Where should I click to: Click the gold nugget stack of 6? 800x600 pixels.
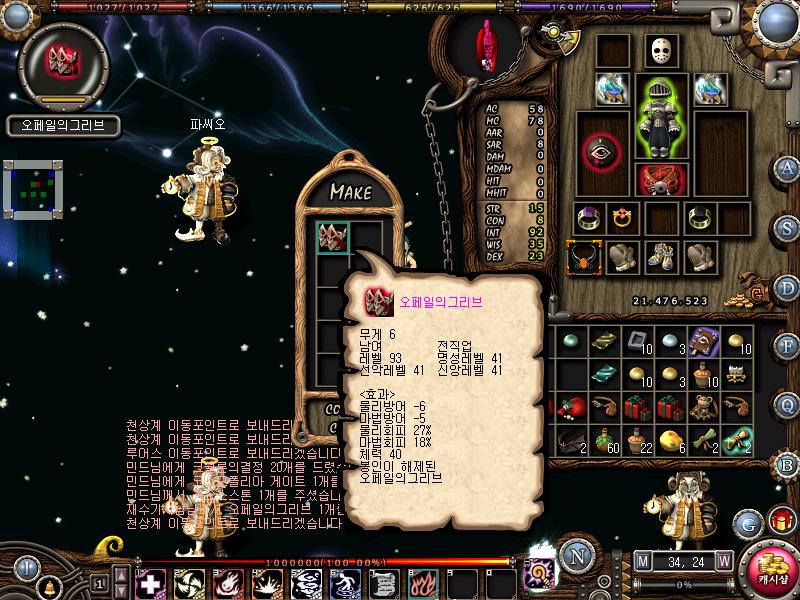(671, 440)
